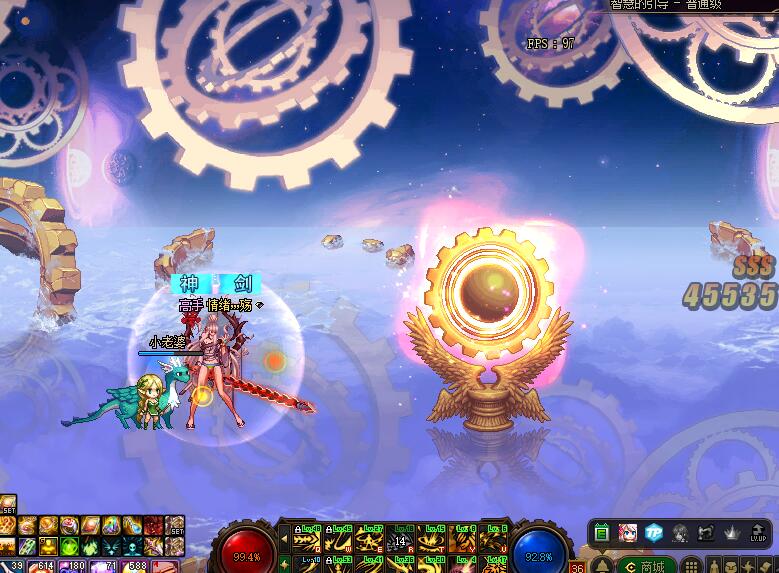Open the grid menu button
The height and width of the screenshot is (573, 779).
[691, 566]
